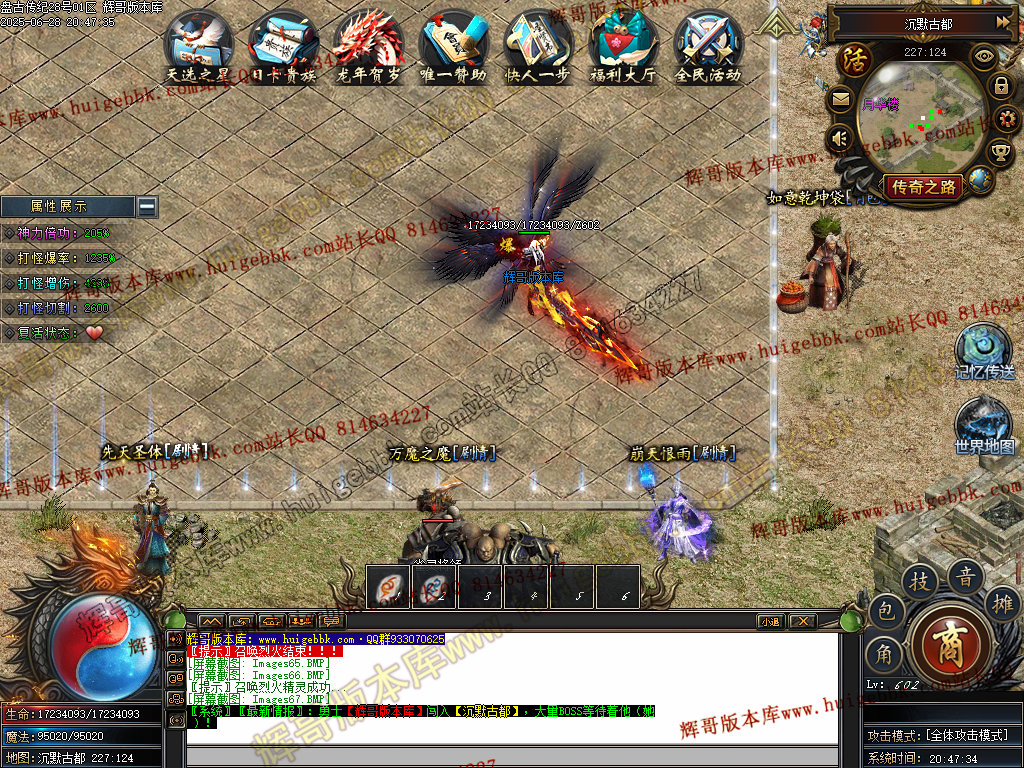Open the 唯一赞助 sponsorship panel

(453, 43)
